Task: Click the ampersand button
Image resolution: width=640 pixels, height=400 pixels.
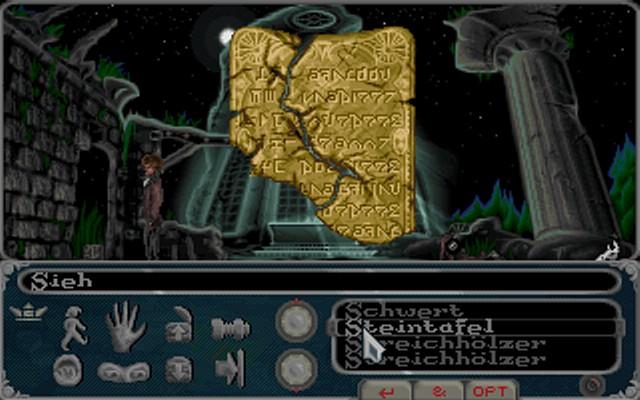Action: (x=439, y=390)
